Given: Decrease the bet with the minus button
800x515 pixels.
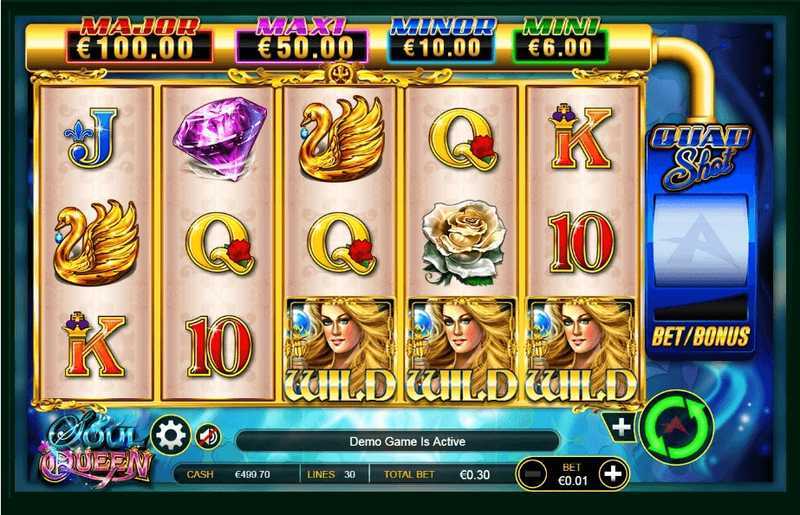Looking at the screenshot, I should tap(535, 472).
